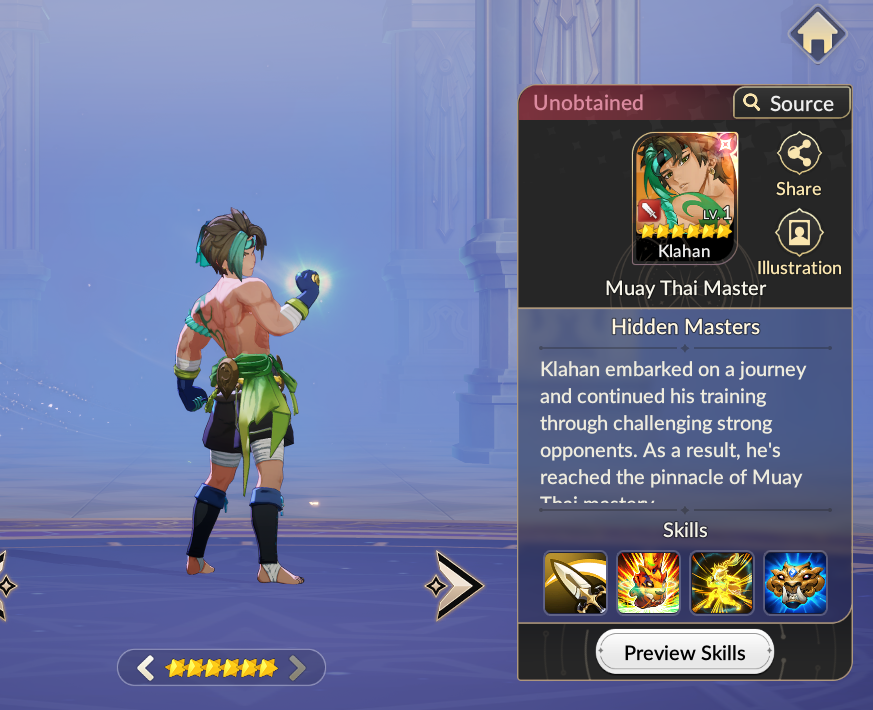
Task: Open the Preview Skills panel
Action: 685,653
